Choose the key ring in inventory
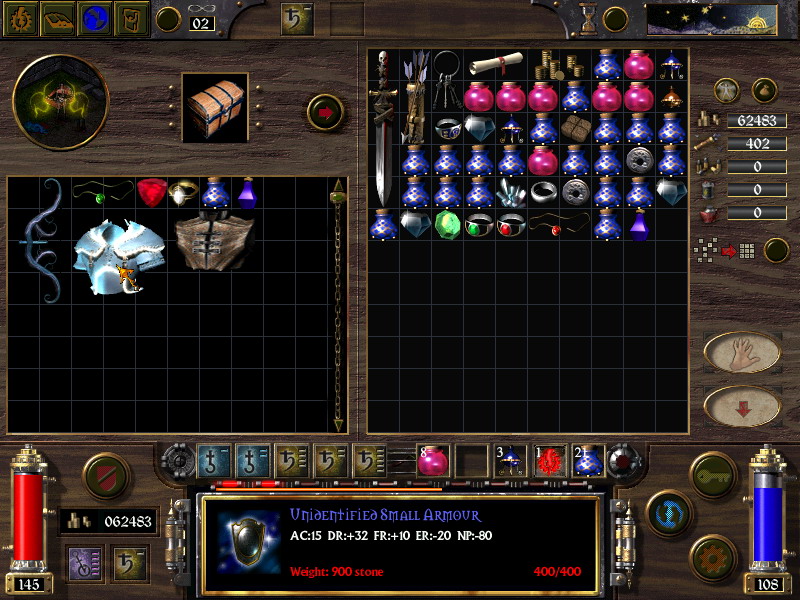Screen dimensions: 800x600 click(x=447, y=82)
